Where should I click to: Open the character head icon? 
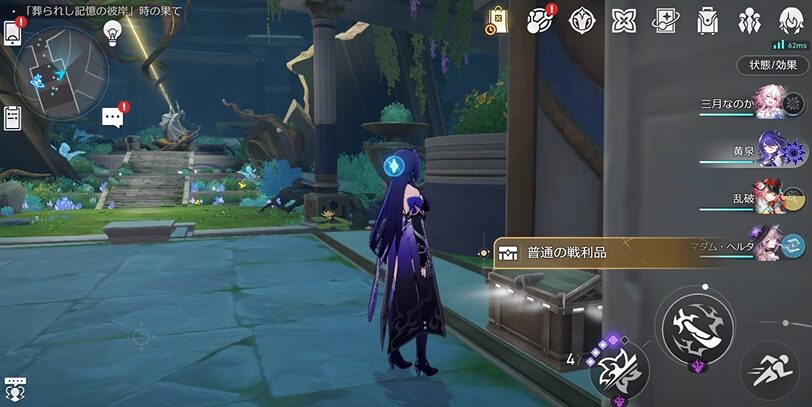click(x=791, y=20)
